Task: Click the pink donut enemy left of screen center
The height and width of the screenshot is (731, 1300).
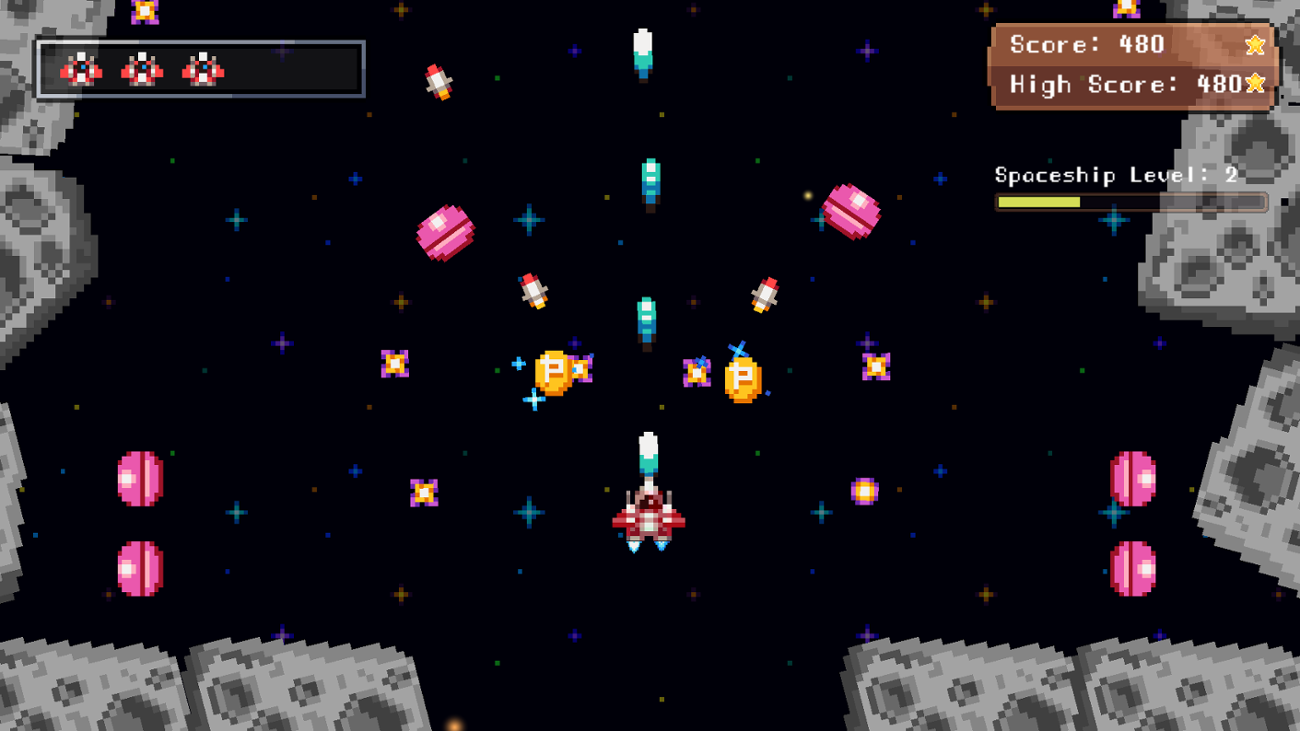Action: click(446, 232)
